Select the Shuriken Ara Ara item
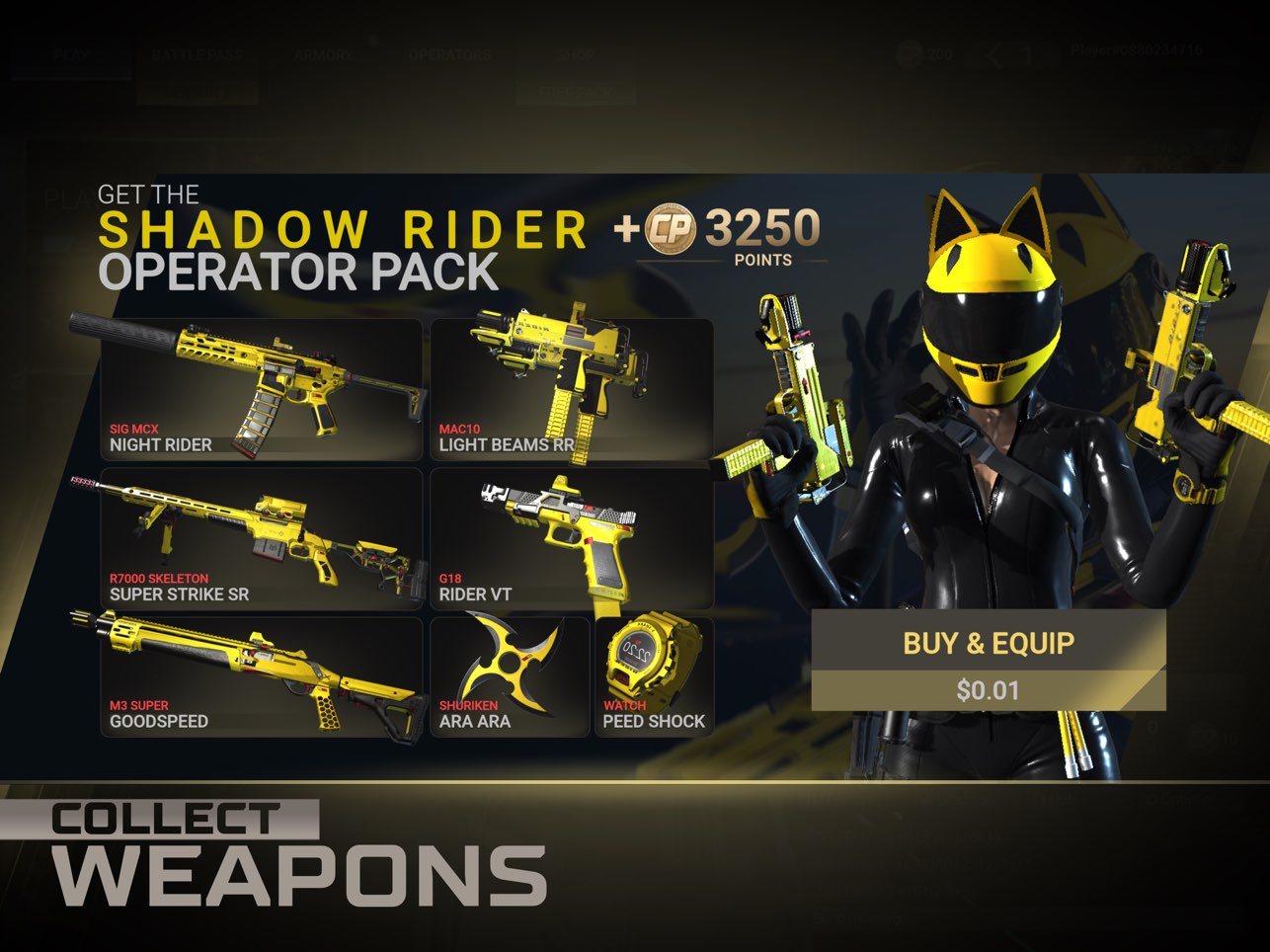The width and height of the screenshot is (1270, 952). click(x=510, y=676)
